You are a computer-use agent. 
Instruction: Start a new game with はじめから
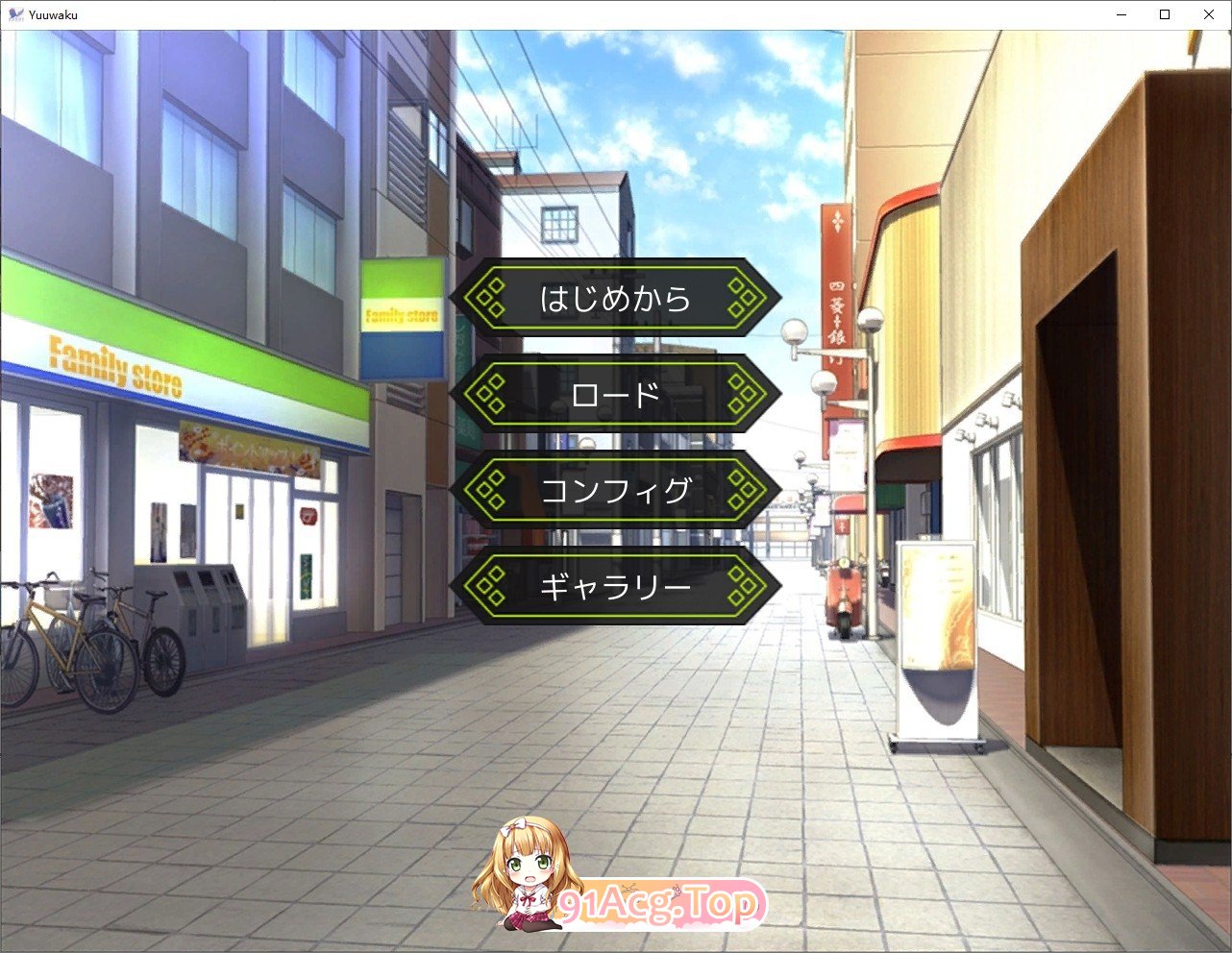[615, 298]
